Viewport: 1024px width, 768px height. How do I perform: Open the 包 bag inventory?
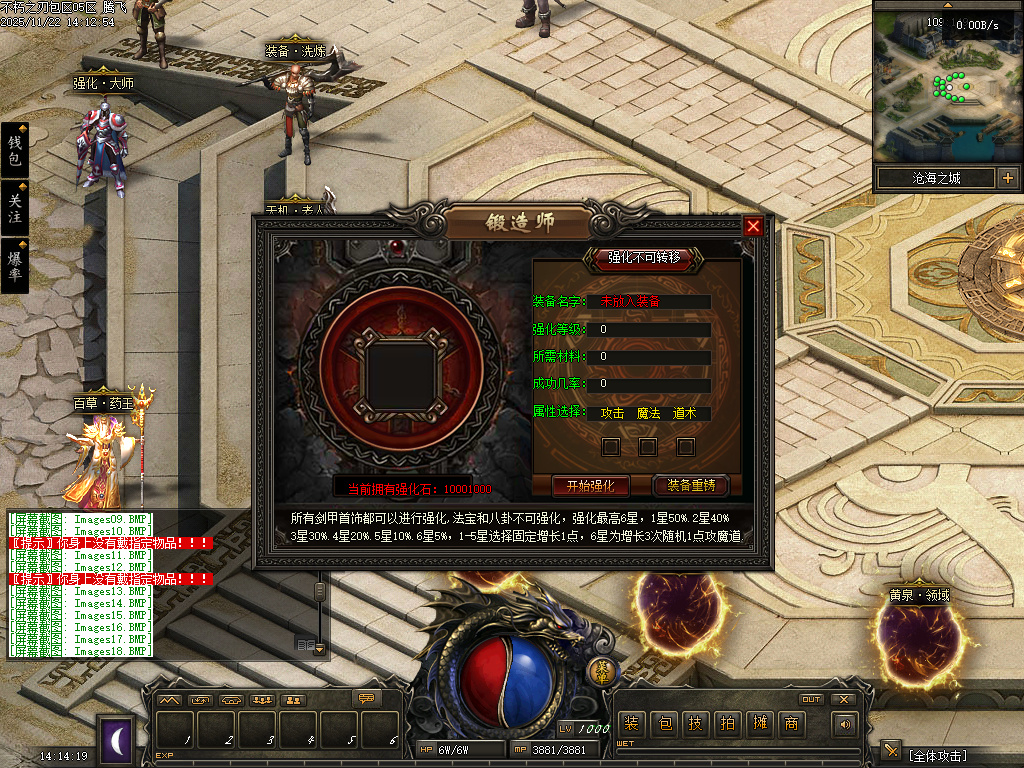click(663, 724)
